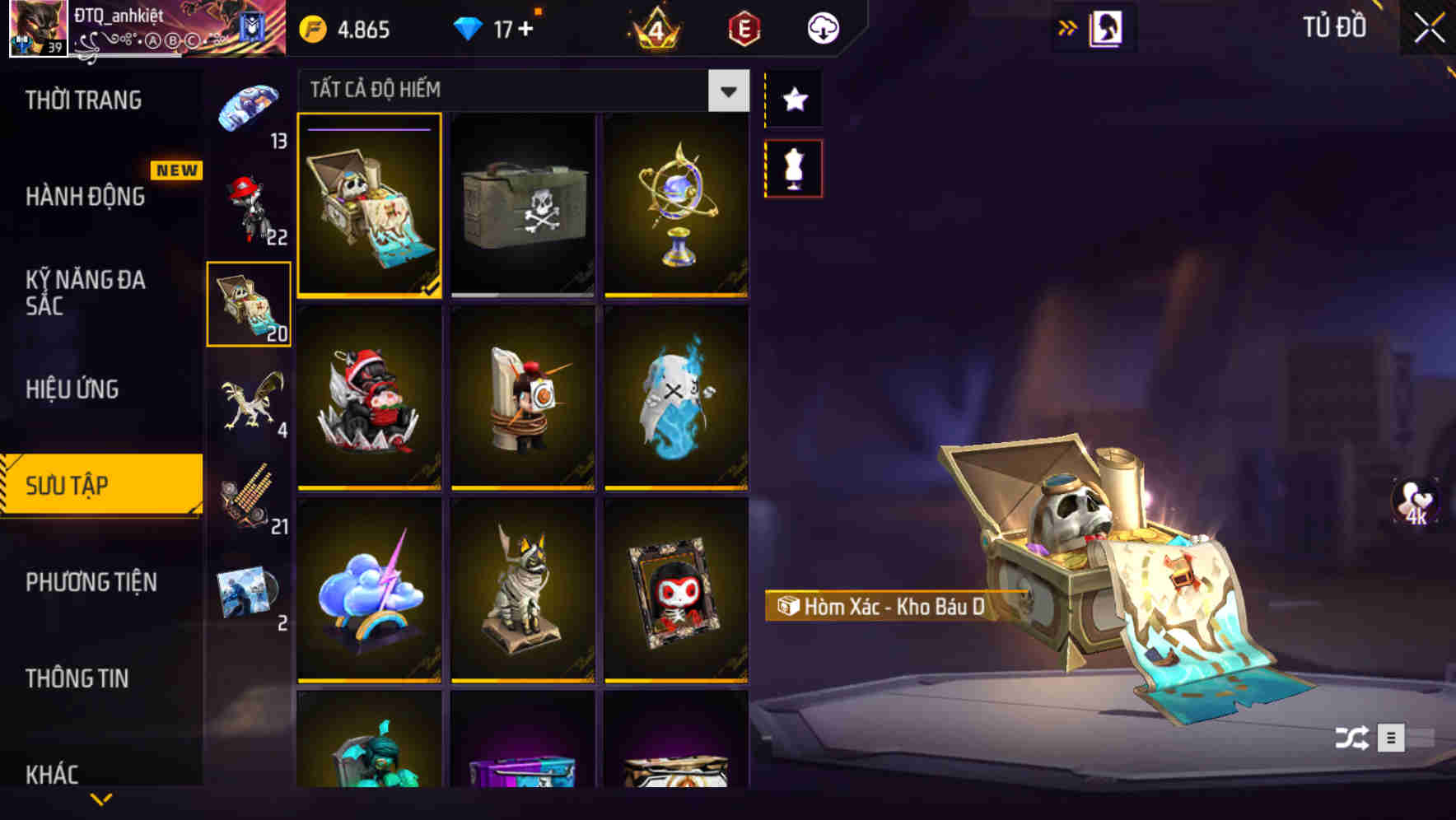The height and width of the screenshot is (820, 1456).
Task: Click the Hòm Xác - Kho Báu D label
Action: click(881, 610)
